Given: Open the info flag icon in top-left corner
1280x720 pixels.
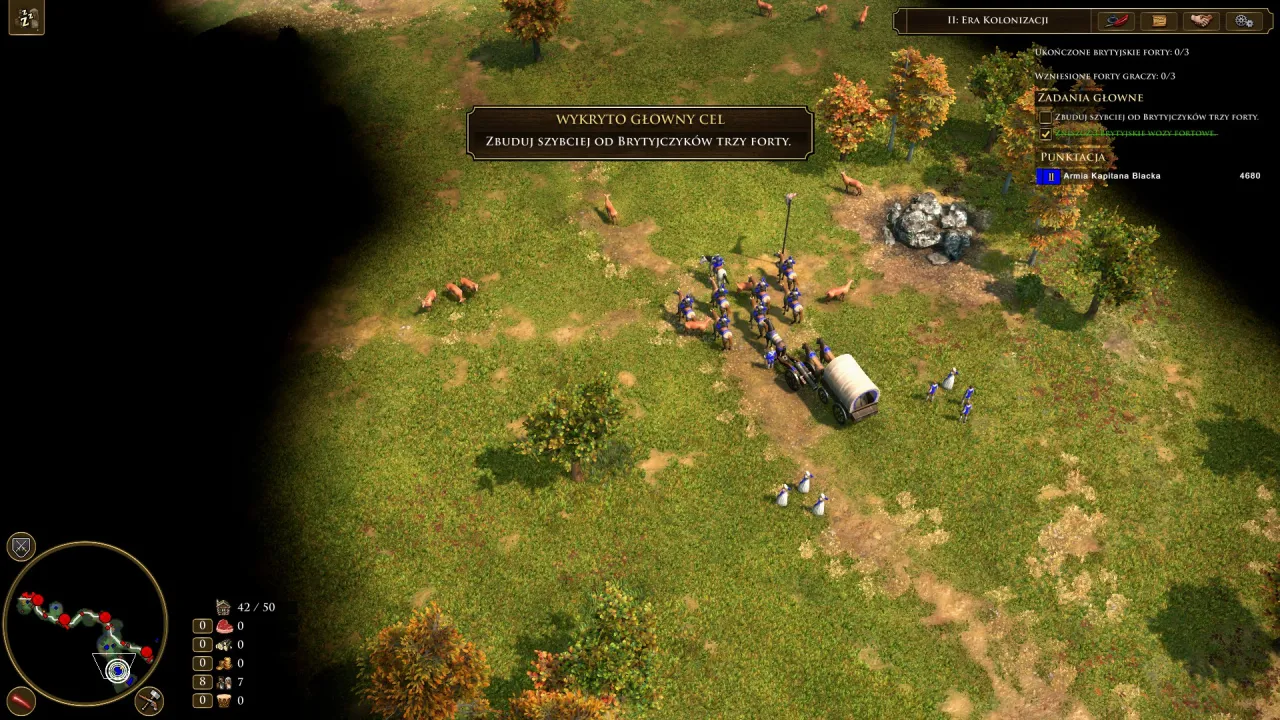Looking at the screenshot, I should (x=26, y=18).
